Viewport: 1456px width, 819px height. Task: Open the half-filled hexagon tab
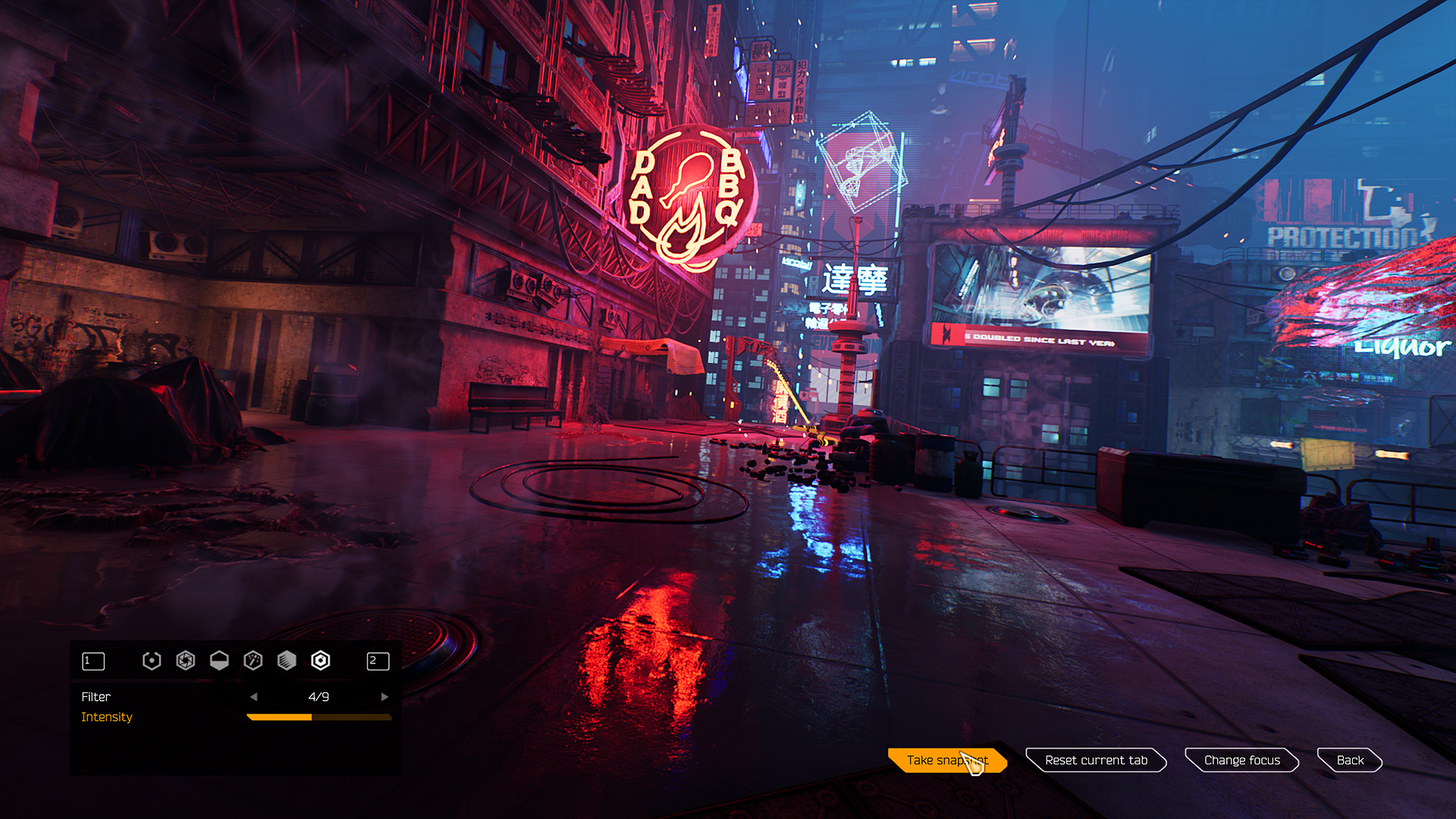pos(219,661)
